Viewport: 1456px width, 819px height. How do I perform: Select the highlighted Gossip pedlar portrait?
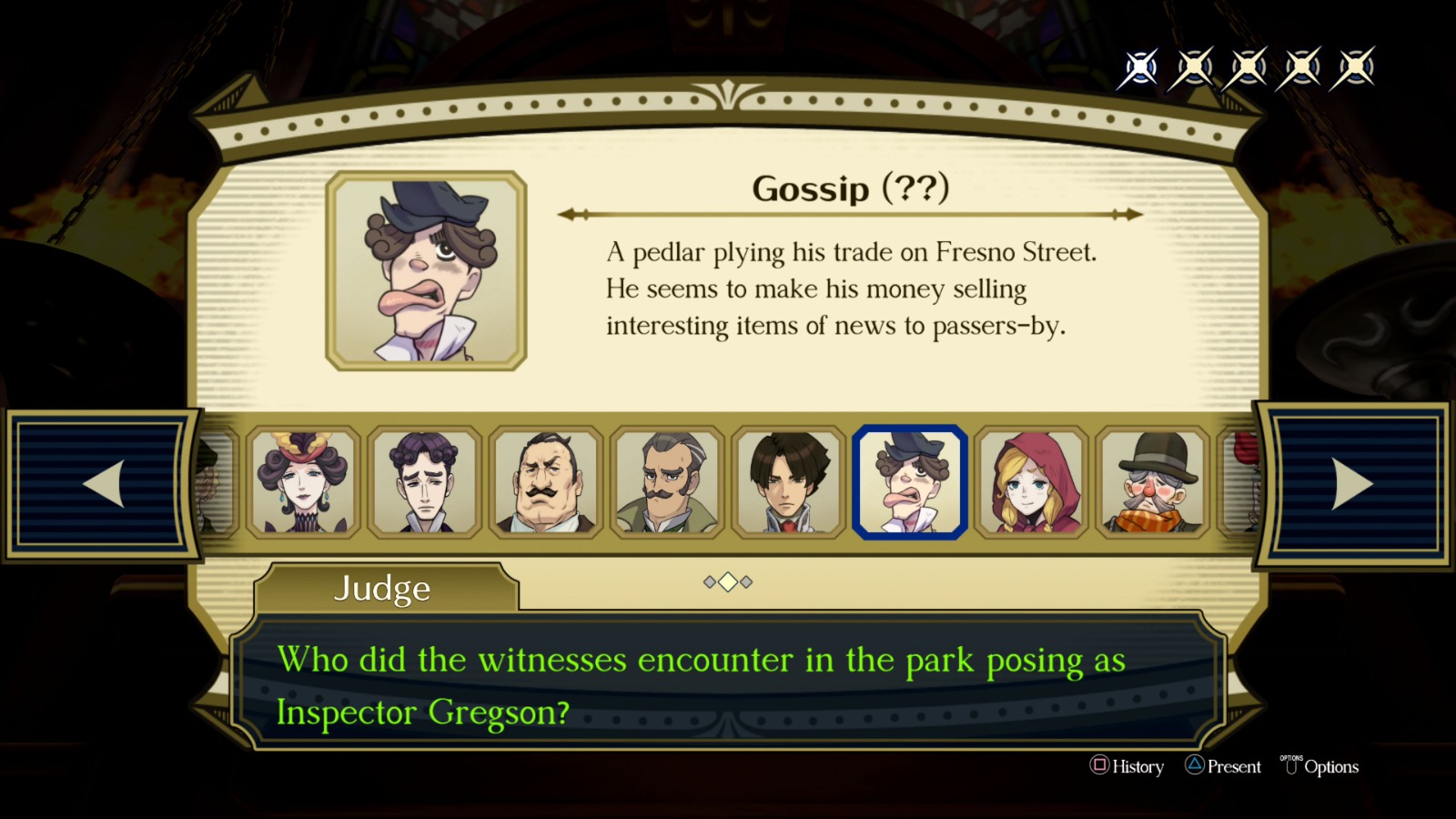point(911,483)
